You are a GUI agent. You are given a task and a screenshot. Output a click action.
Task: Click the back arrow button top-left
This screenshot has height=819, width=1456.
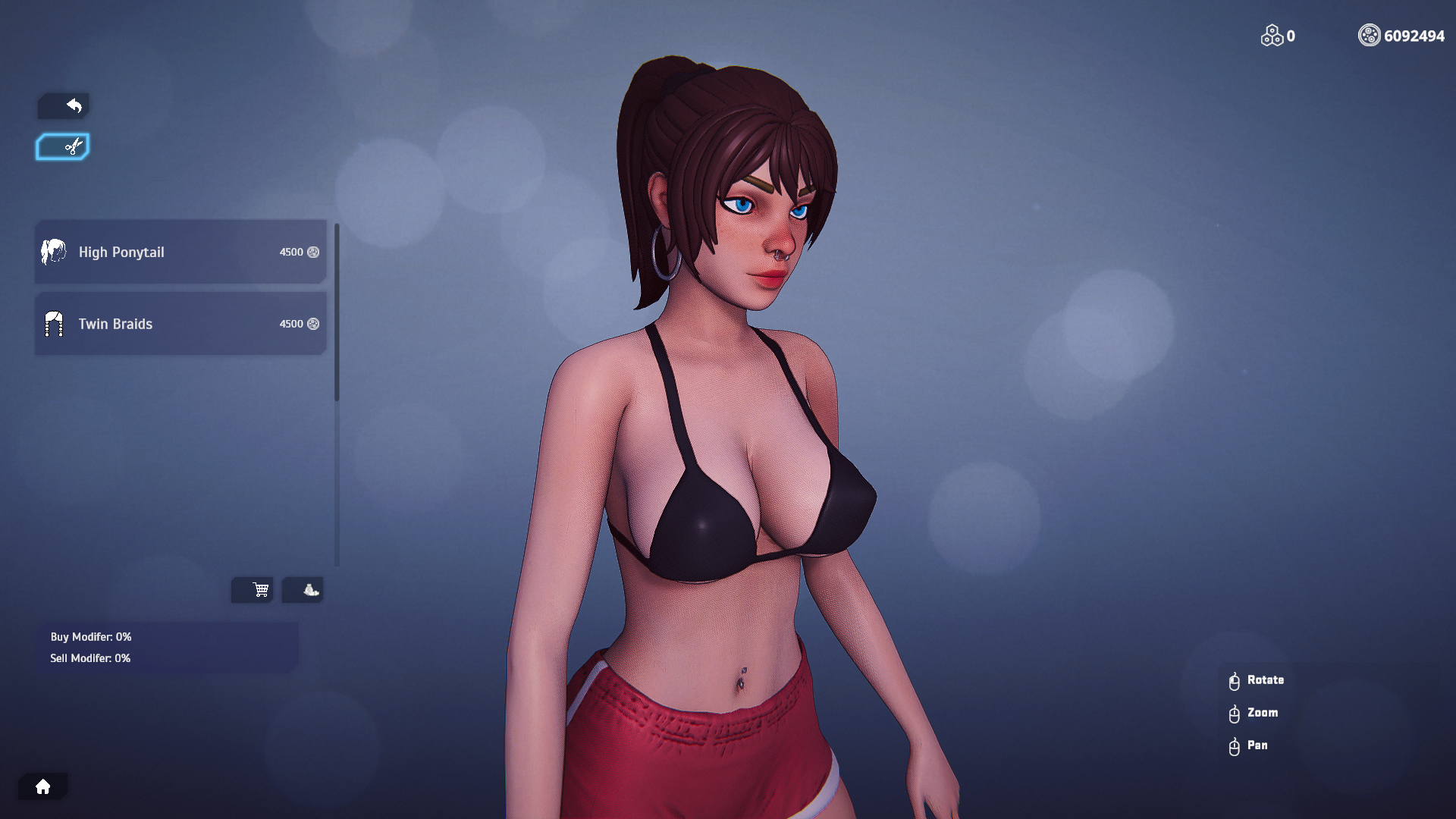pyautogui.click(x=64, y=105)
